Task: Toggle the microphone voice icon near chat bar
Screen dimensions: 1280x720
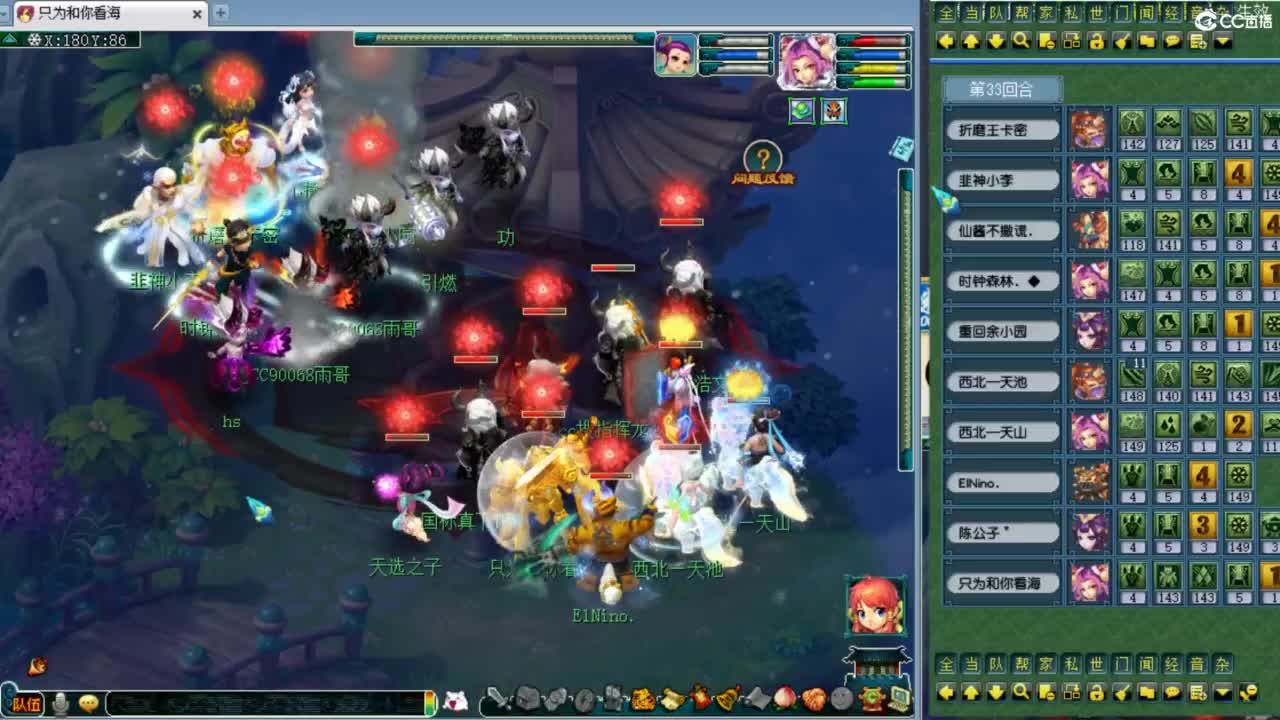Action: click(x=62, y=703)
